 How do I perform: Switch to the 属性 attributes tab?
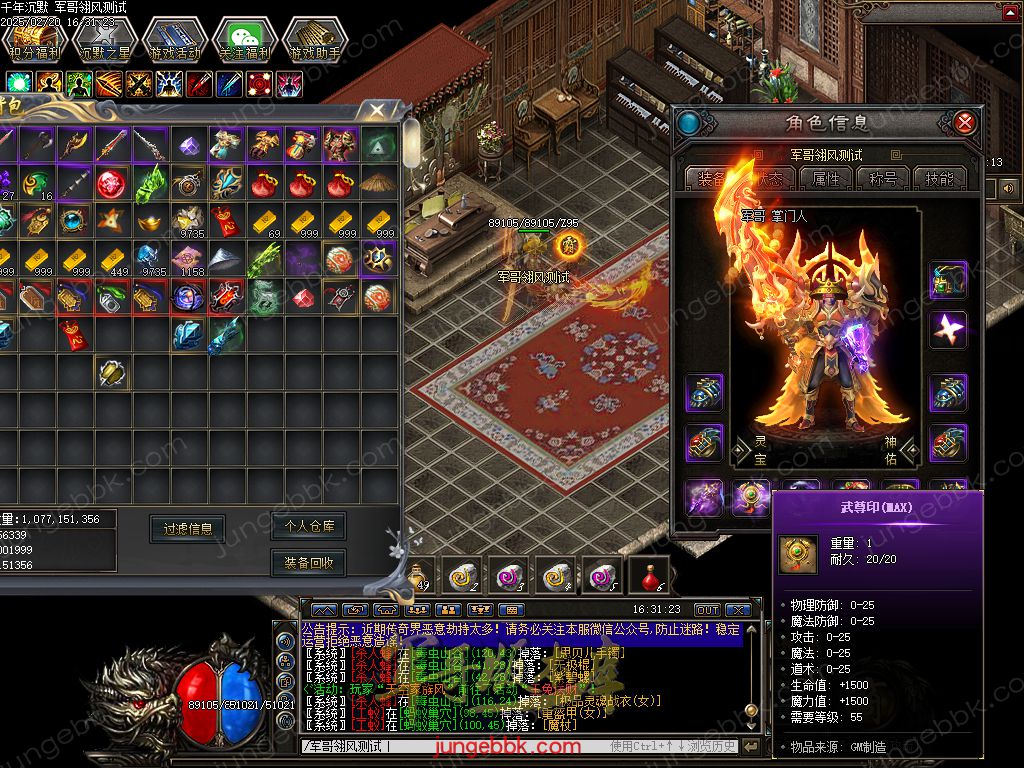point(826,178)
